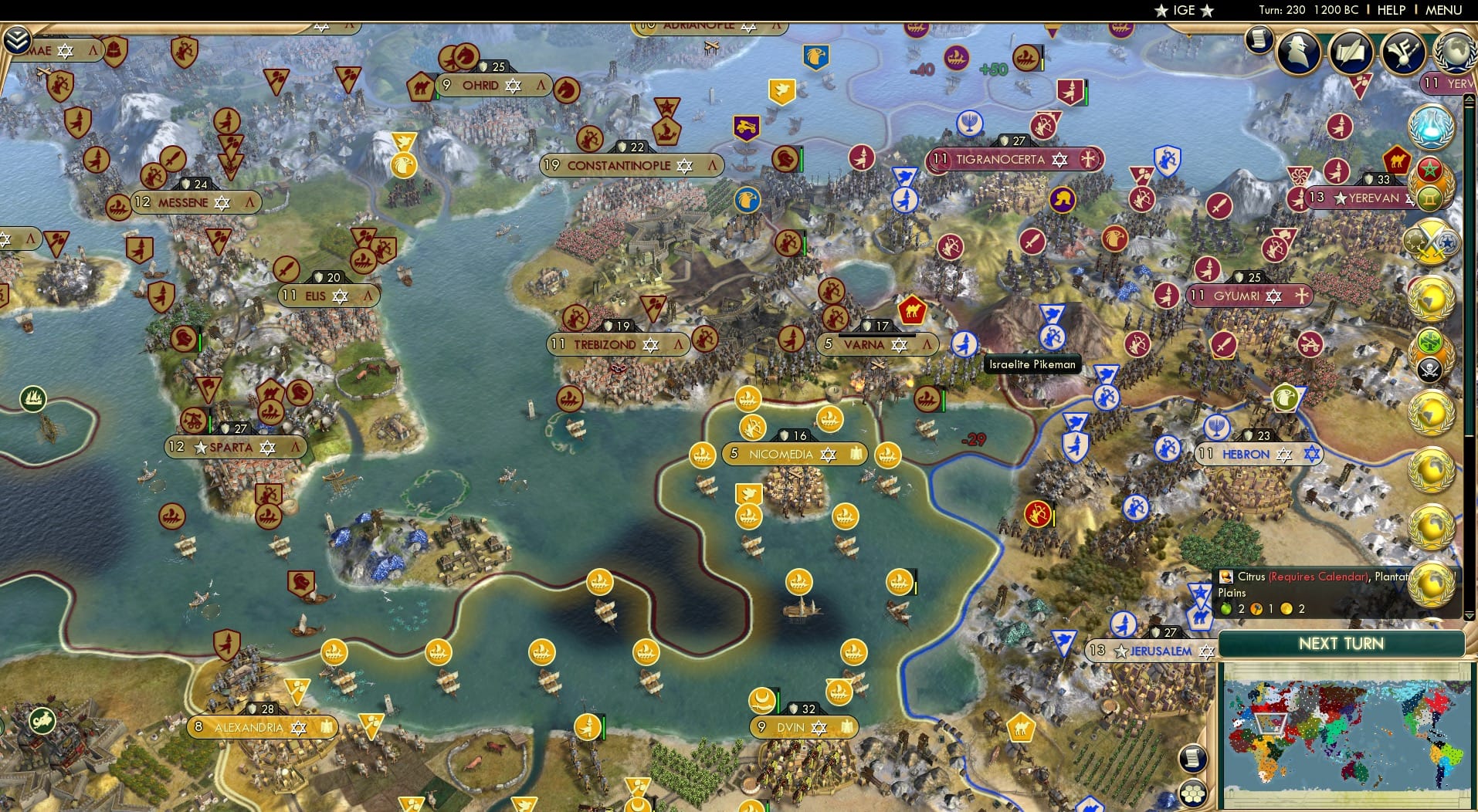Click the research flask notification
Viewport: 1478px width, 812px height.
click(1431, 127)
